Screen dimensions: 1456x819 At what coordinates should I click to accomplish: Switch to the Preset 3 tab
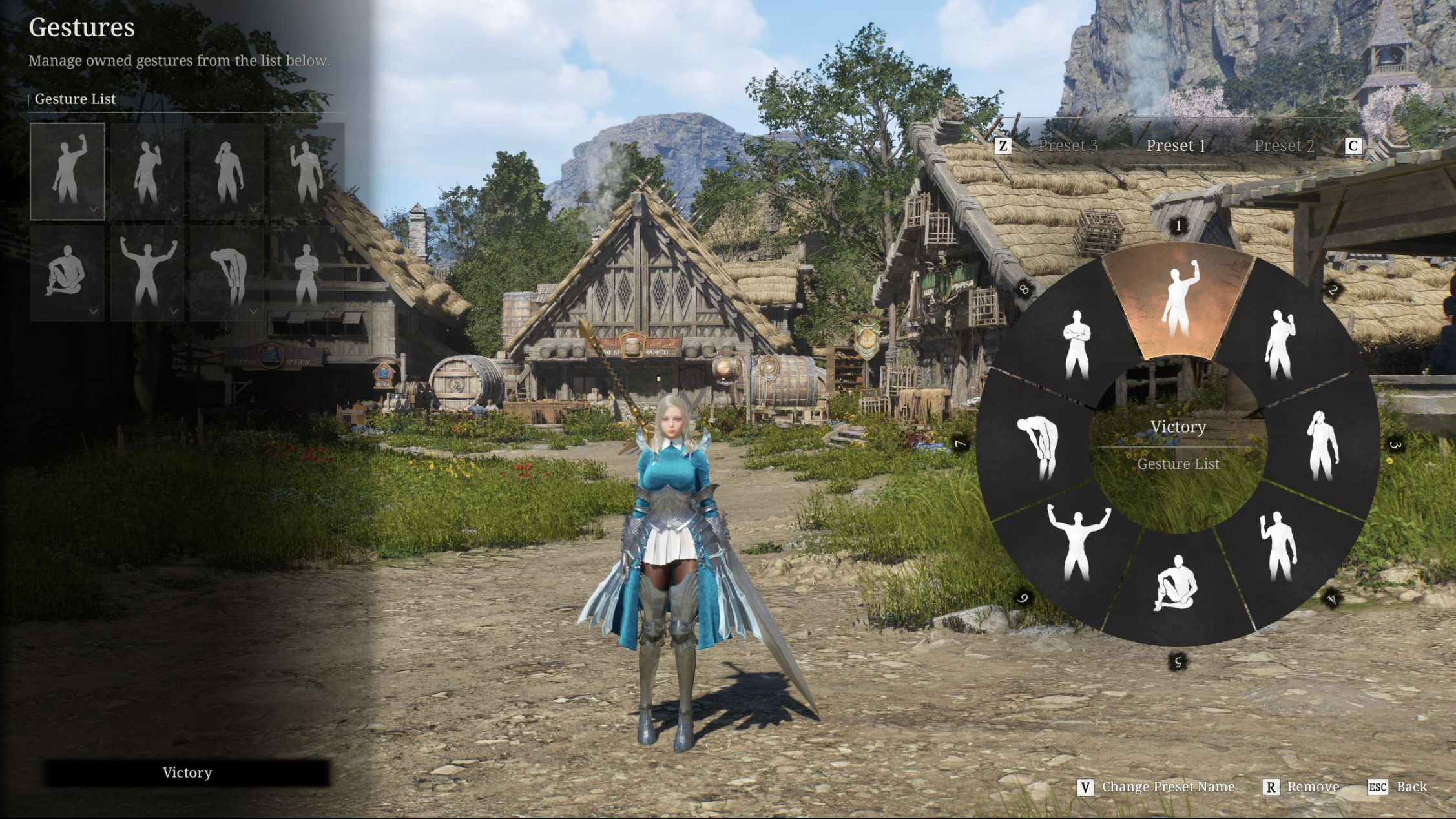point(1067,146)
